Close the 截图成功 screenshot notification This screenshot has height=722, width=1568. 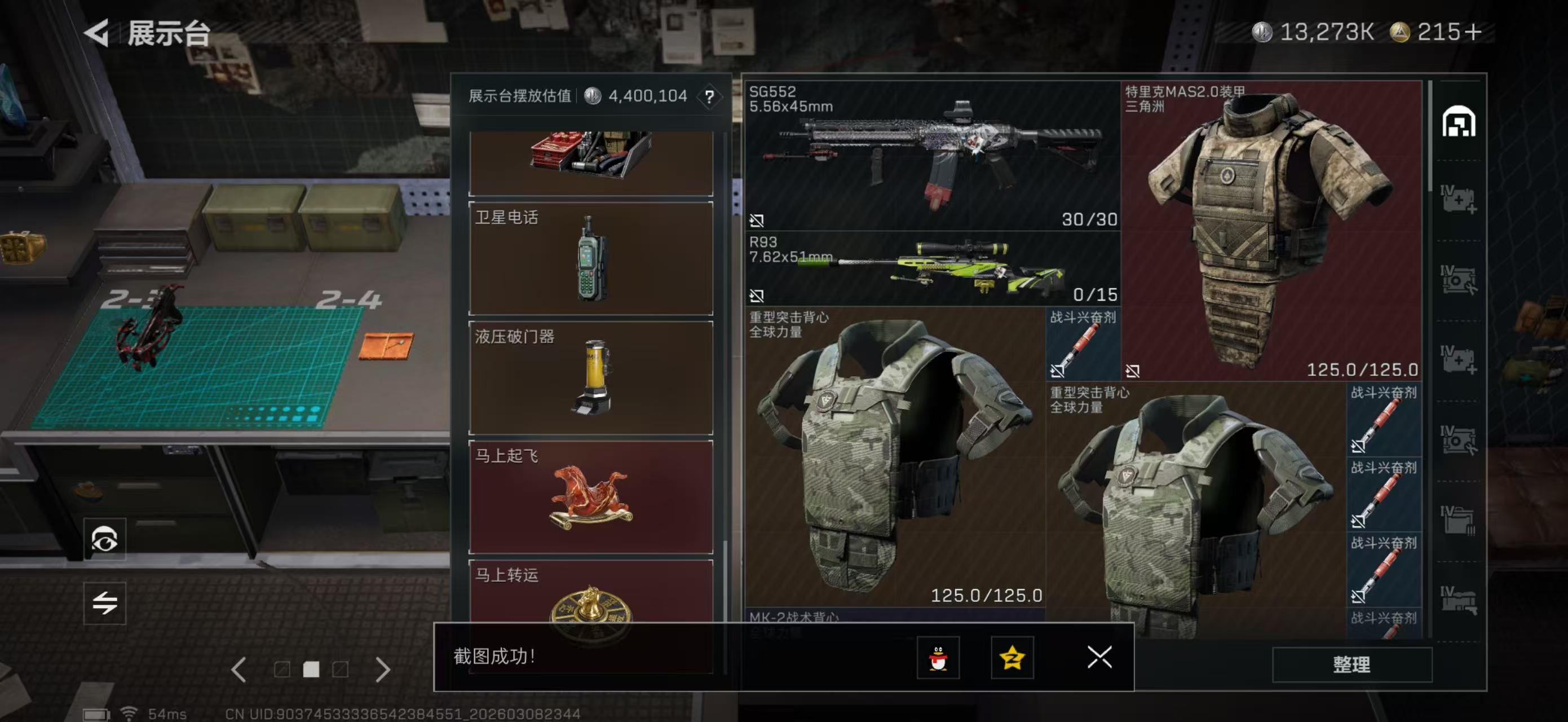[1099, 657]
